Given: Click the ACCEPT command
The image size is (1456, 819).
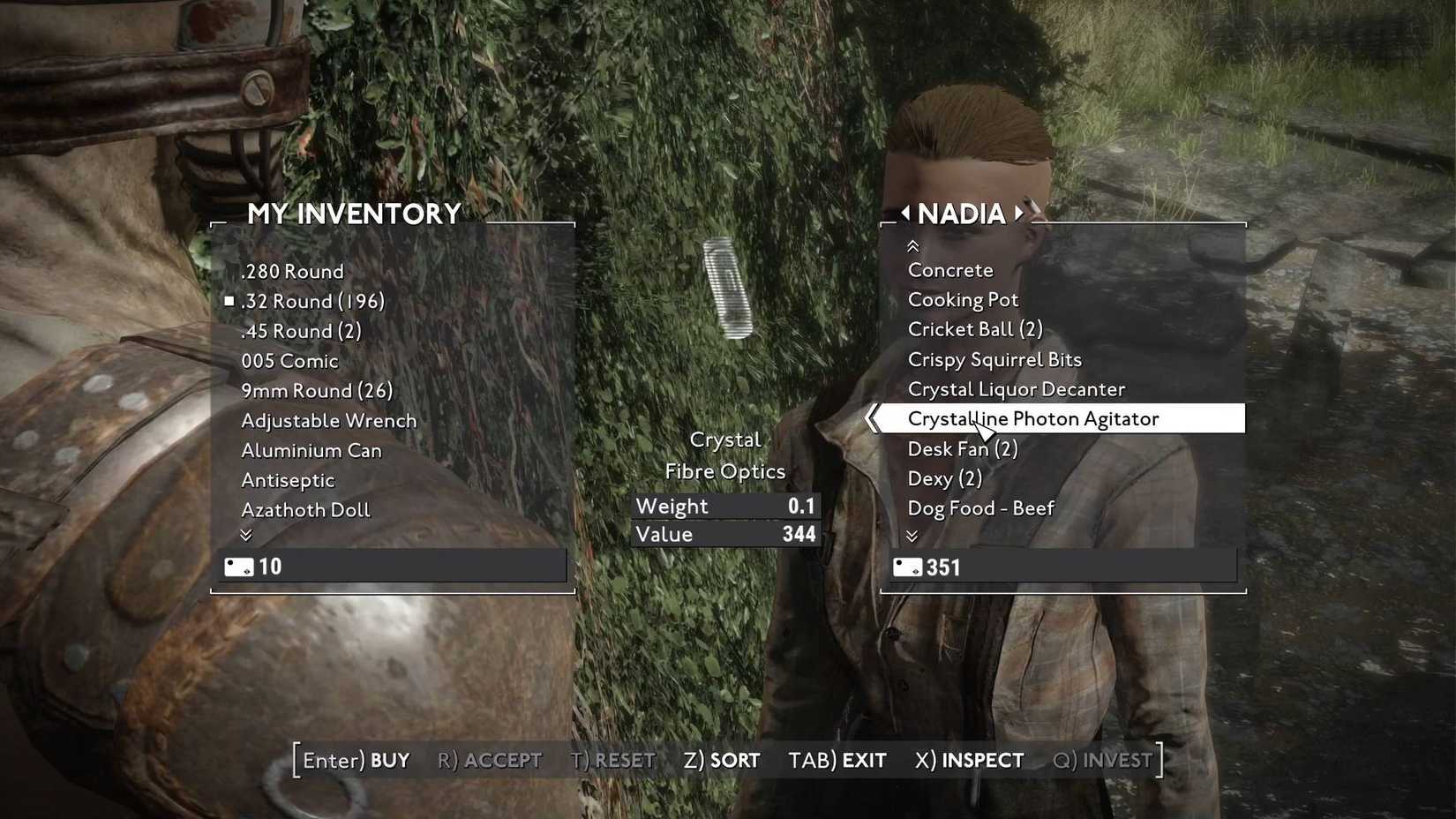Looking at the screenshot, I should tap(491, 759).
